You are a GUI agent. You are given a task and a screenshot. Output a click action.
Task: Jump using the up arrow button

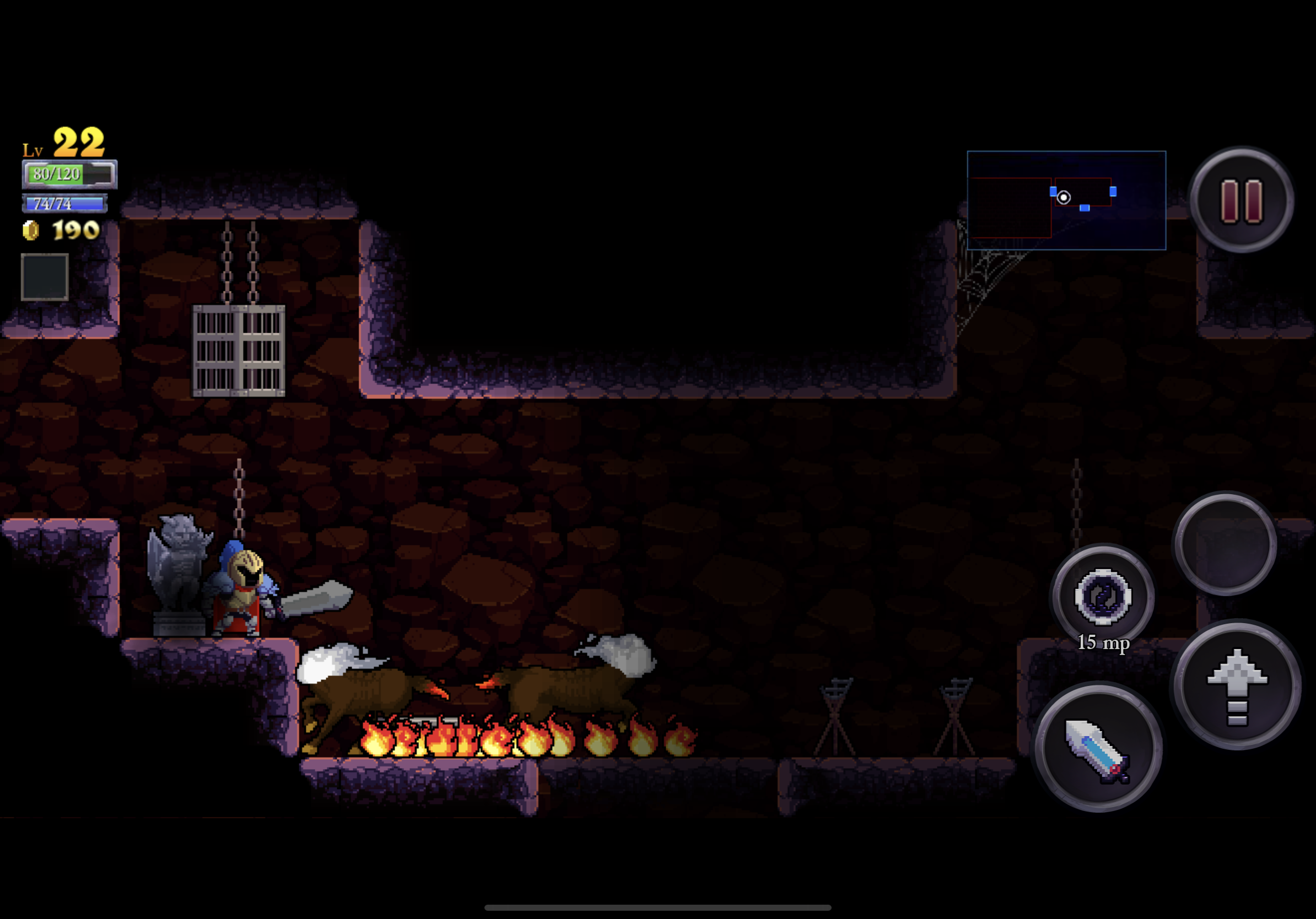(1237, 686)
